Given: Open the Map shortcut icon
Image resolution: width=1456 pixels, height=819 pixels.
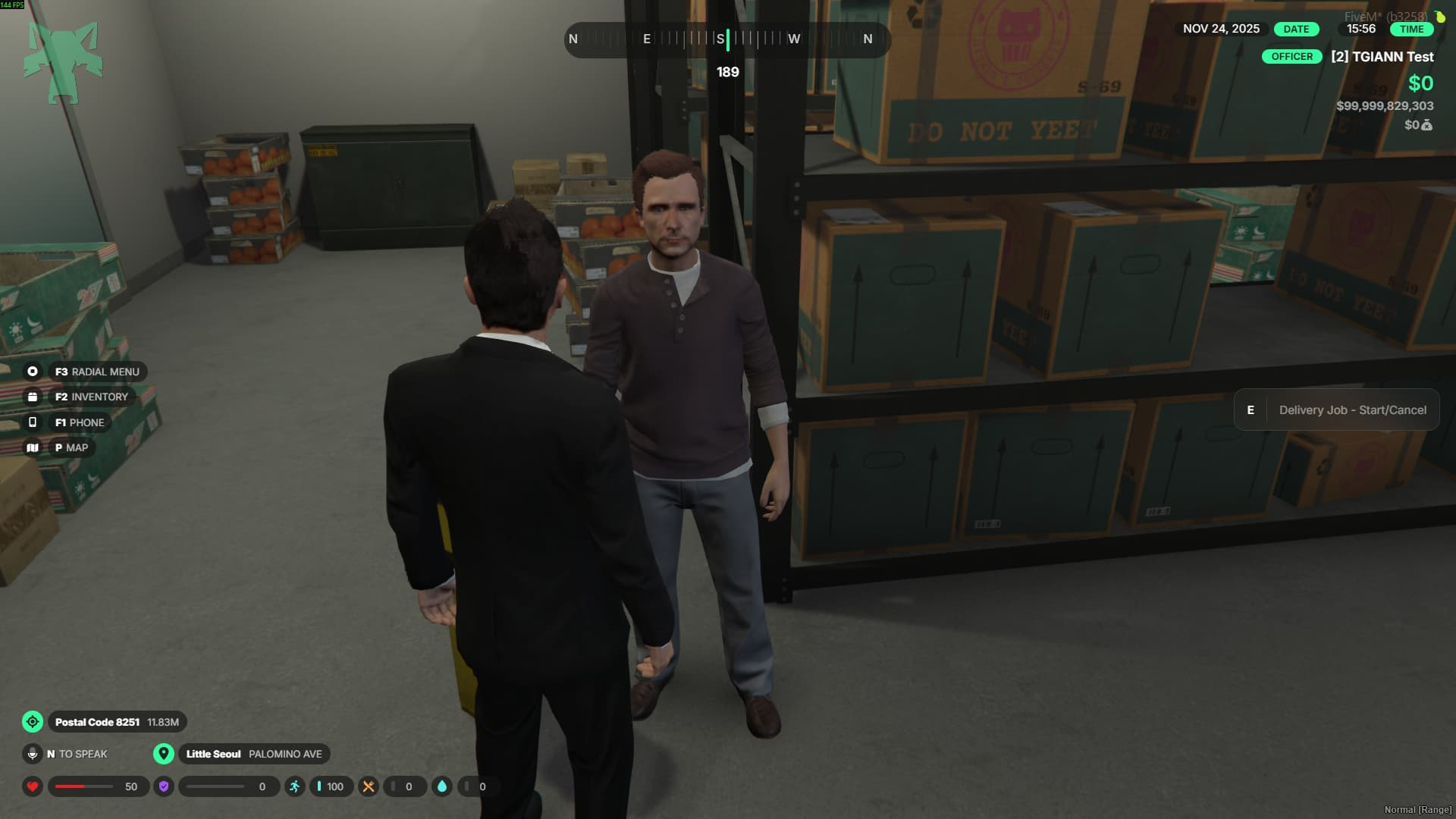Looking at the screenshot, I should coord(33,447).
